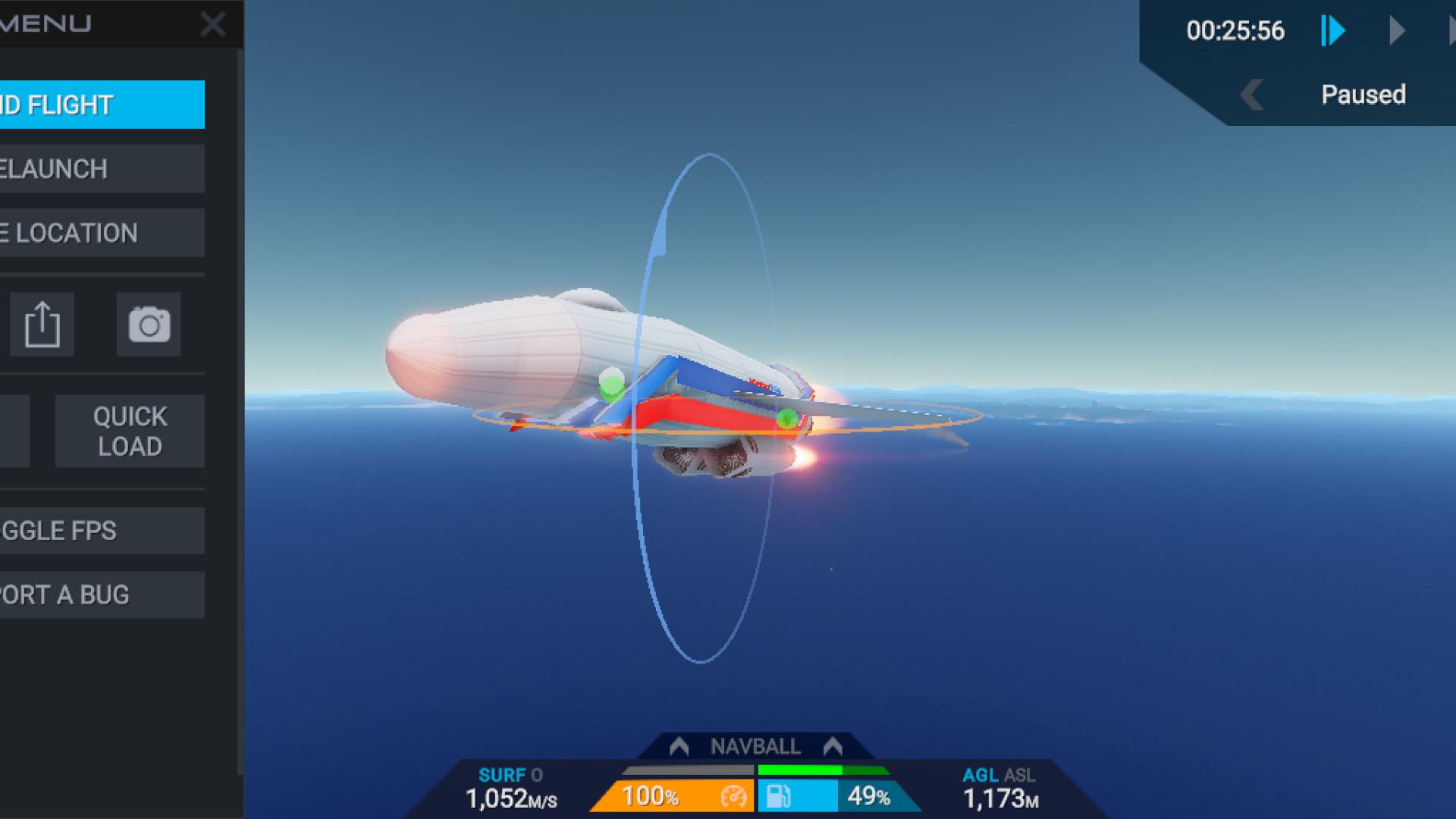The height and width of the screenshot is (819, 1456).
Task: Toggle the FPS display
Action: tap(101, 531)
